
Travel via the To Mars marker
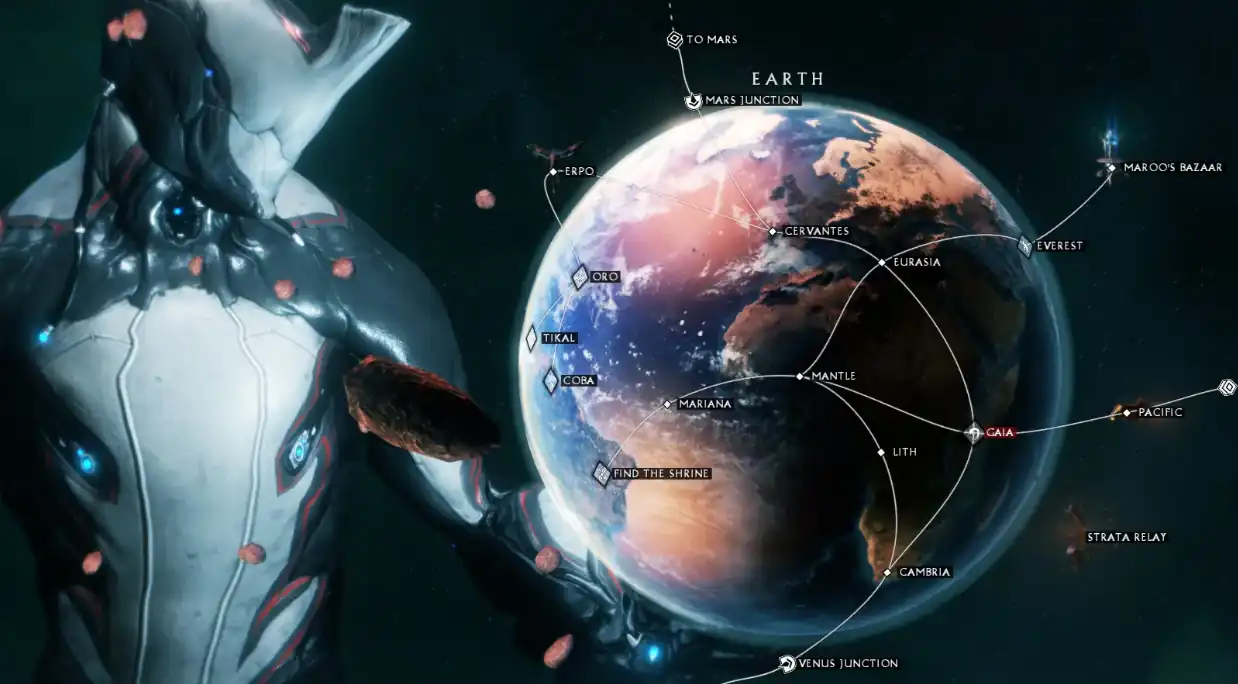point(675,40)
